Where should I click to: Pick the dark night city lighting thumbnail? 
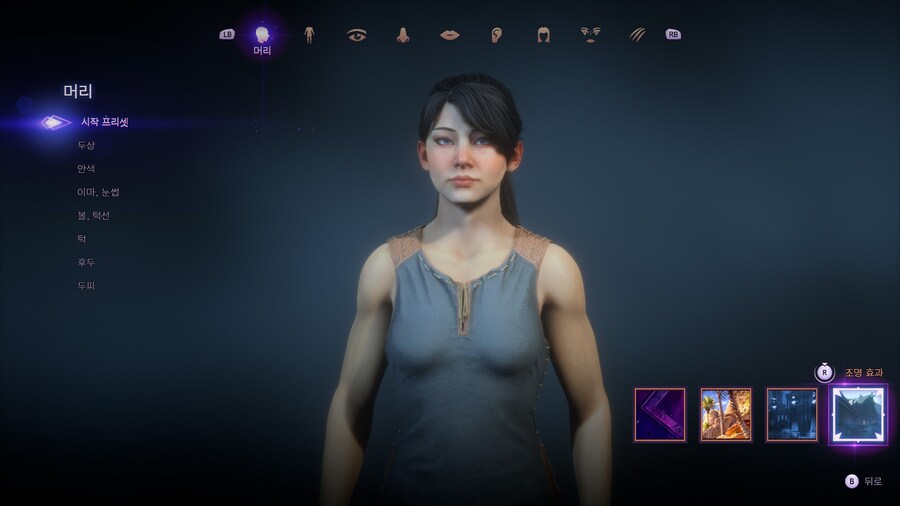(x=792, y=414)
